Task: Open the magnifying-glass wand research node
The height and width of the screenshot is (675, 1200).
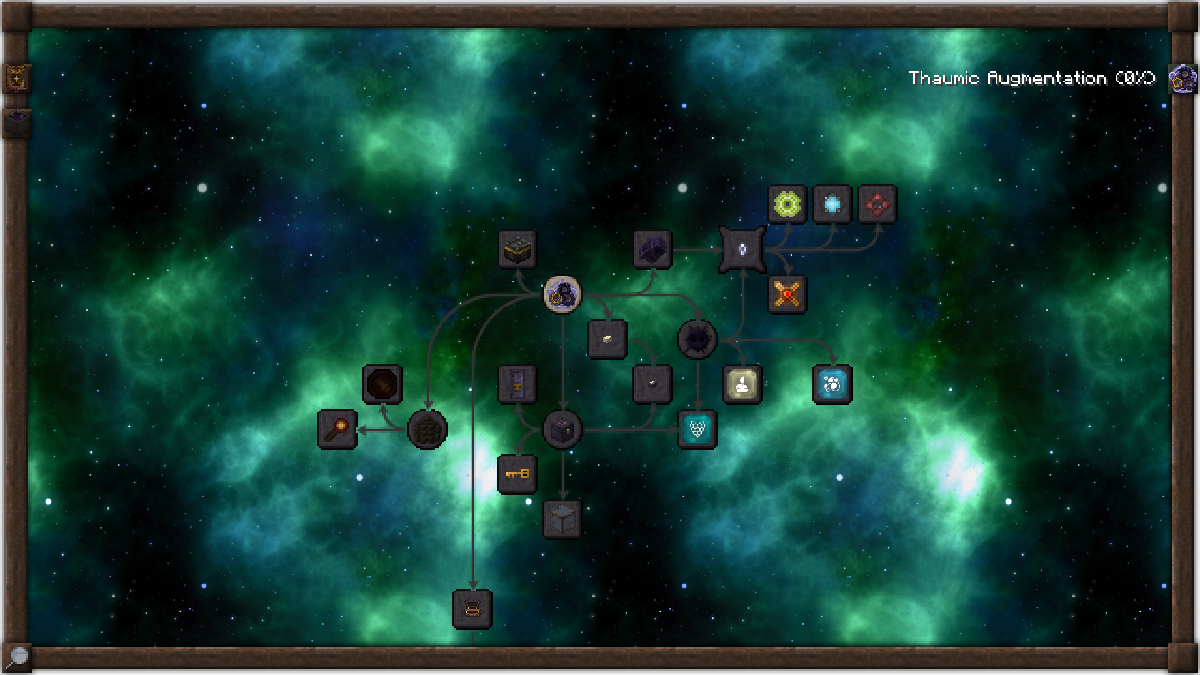Action: pos(337,429)
